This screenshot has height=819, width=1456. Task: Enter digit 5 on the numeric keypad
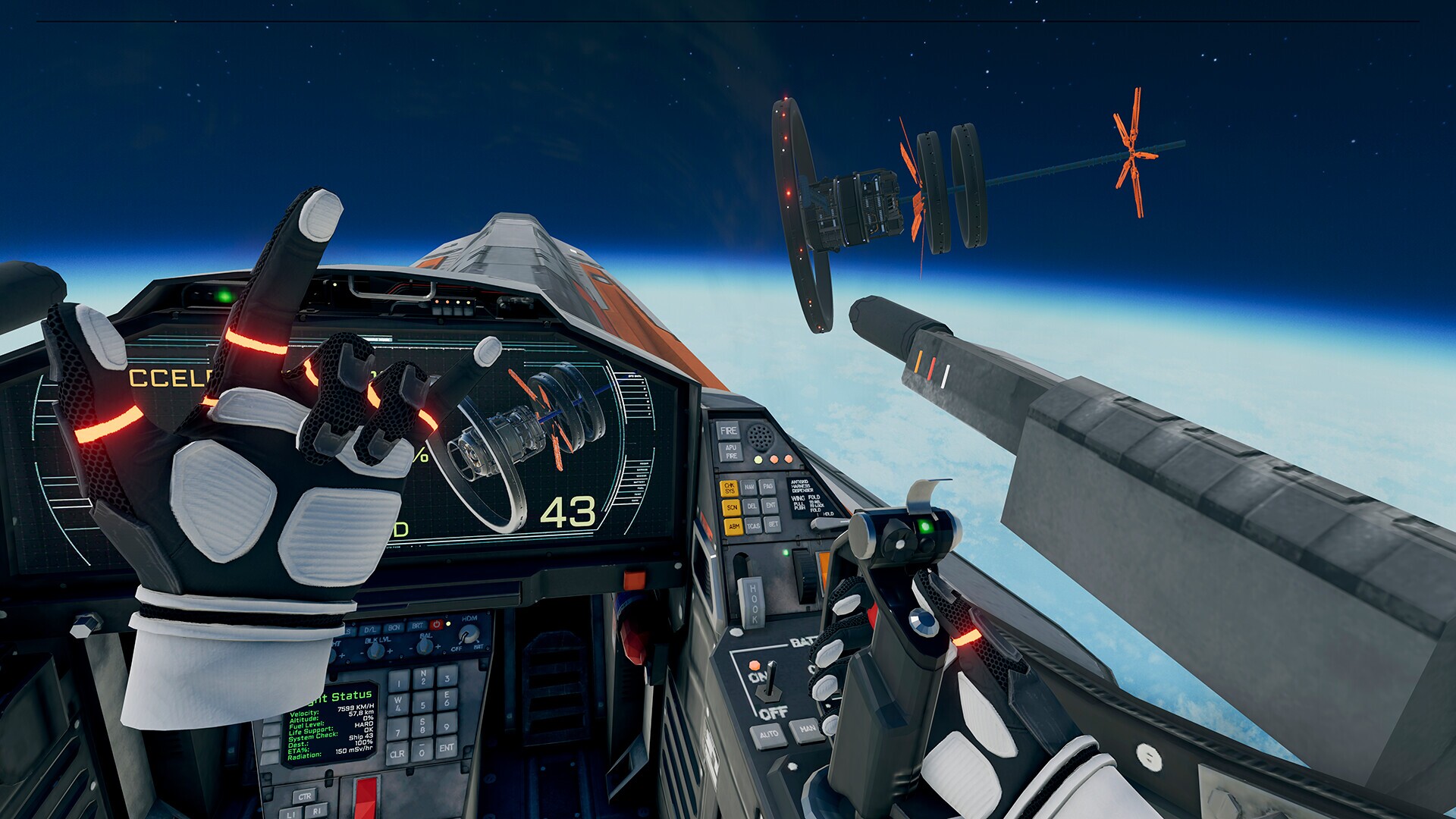click(x=424, y=704)
